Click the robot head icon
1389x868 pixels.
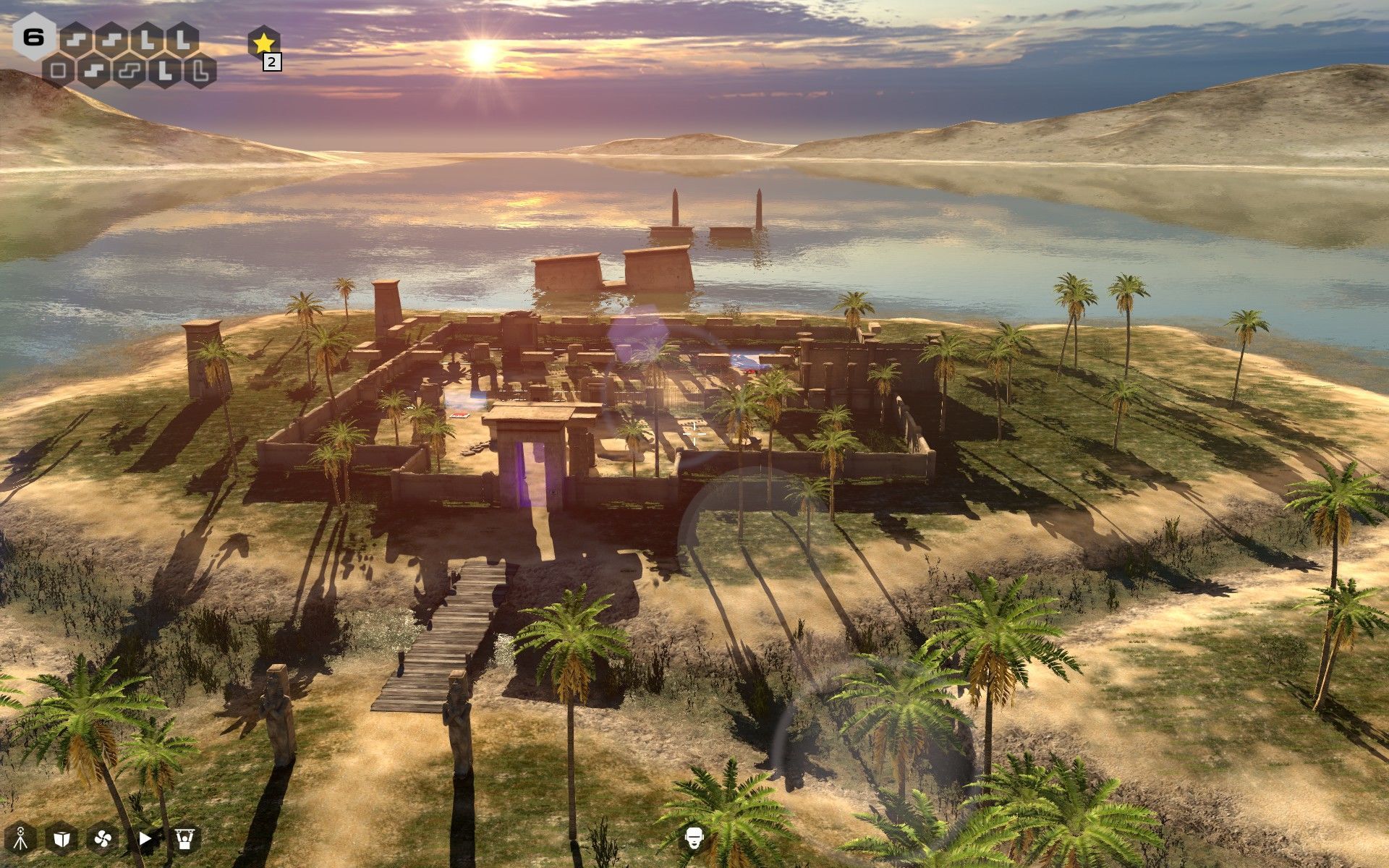click(x=694, y=838)
